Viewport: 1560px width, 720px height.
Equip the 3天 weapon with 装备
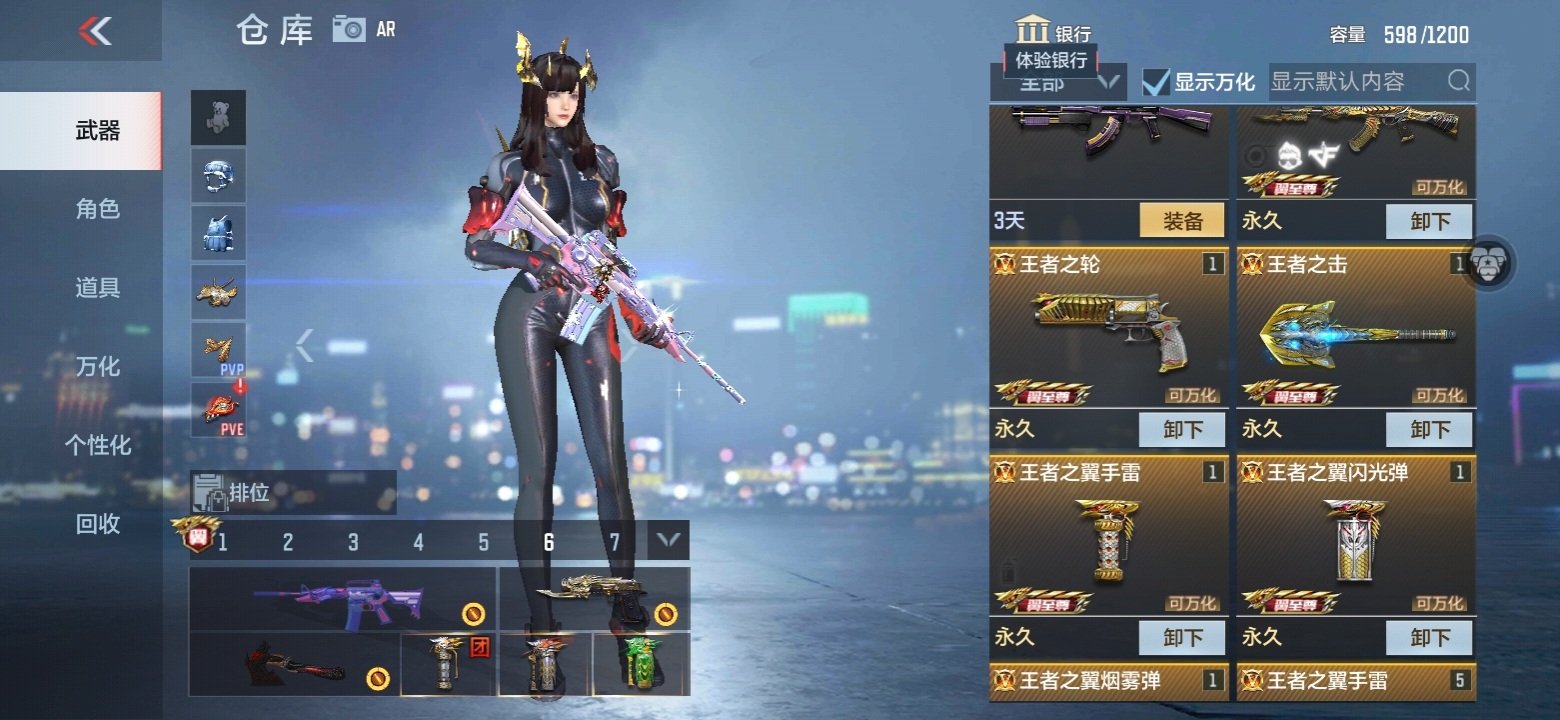pyautogui.click(x=1182, y=221)
